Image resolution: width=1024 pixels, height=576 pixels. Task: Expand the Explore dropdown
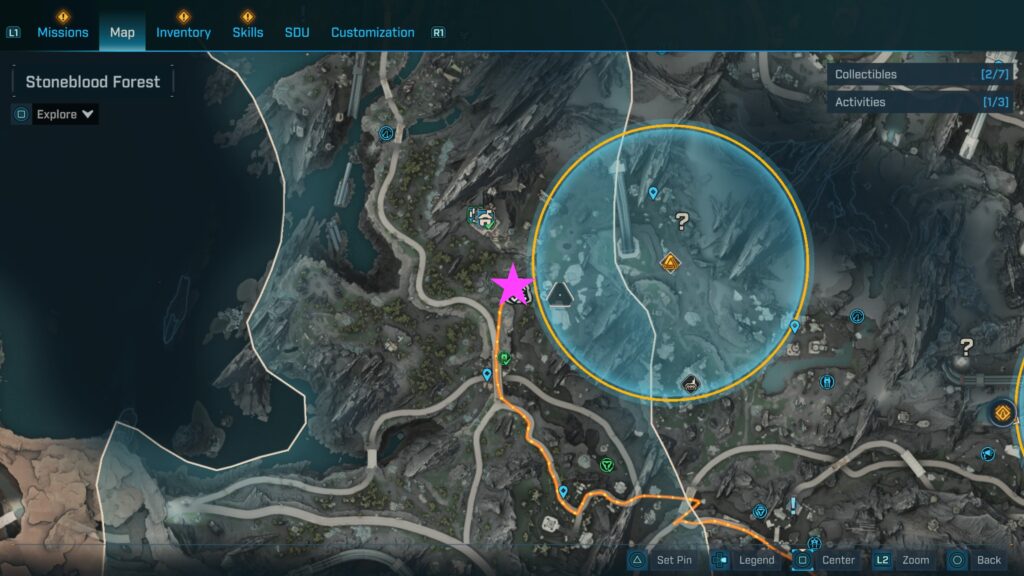(66, 114)
